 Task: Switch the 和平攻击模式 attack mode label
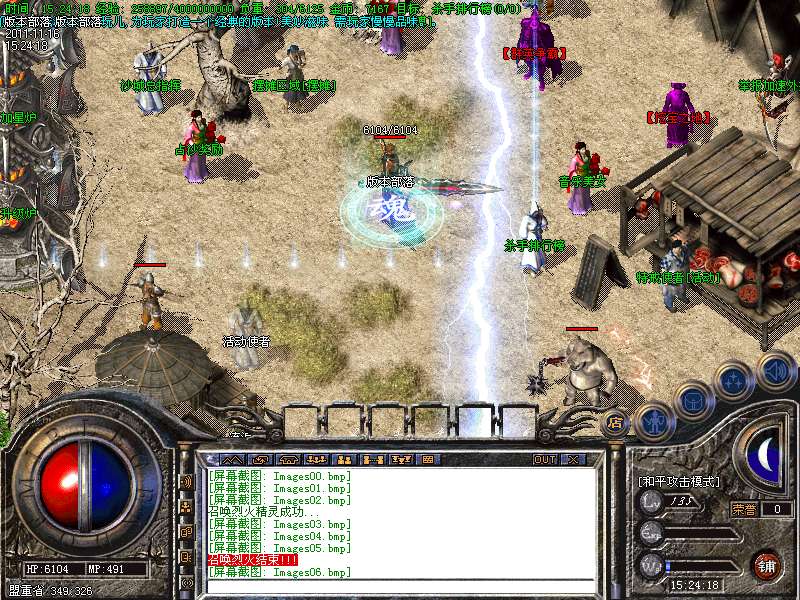(x=679, y=481)
